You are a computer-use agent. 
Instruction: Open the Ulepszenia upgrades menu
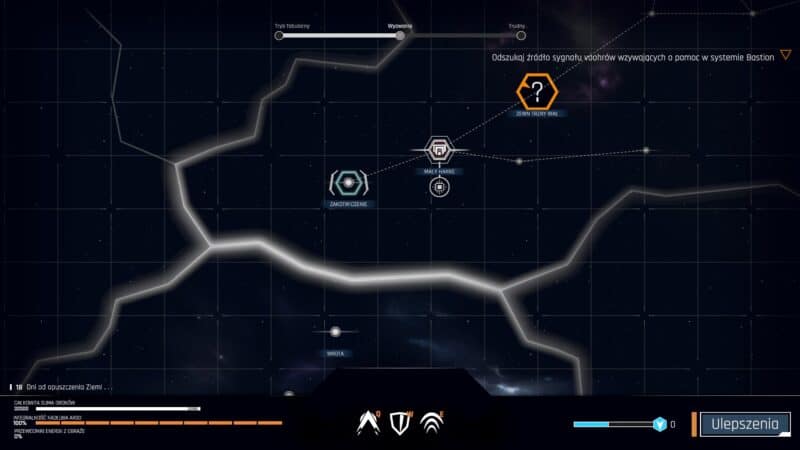(744, 424)
